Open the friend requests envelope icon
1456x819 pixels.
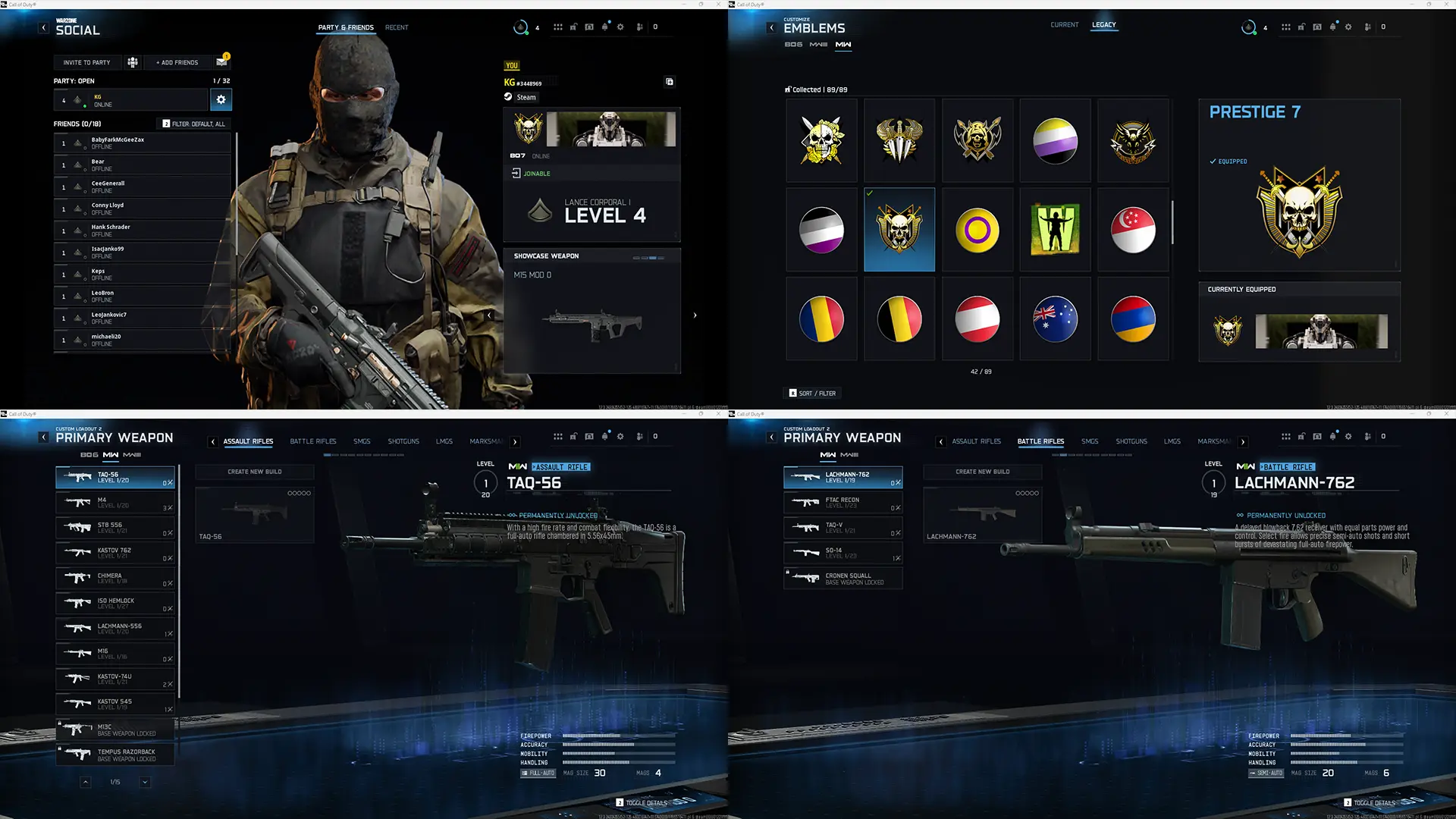click(x=221, y=61)
